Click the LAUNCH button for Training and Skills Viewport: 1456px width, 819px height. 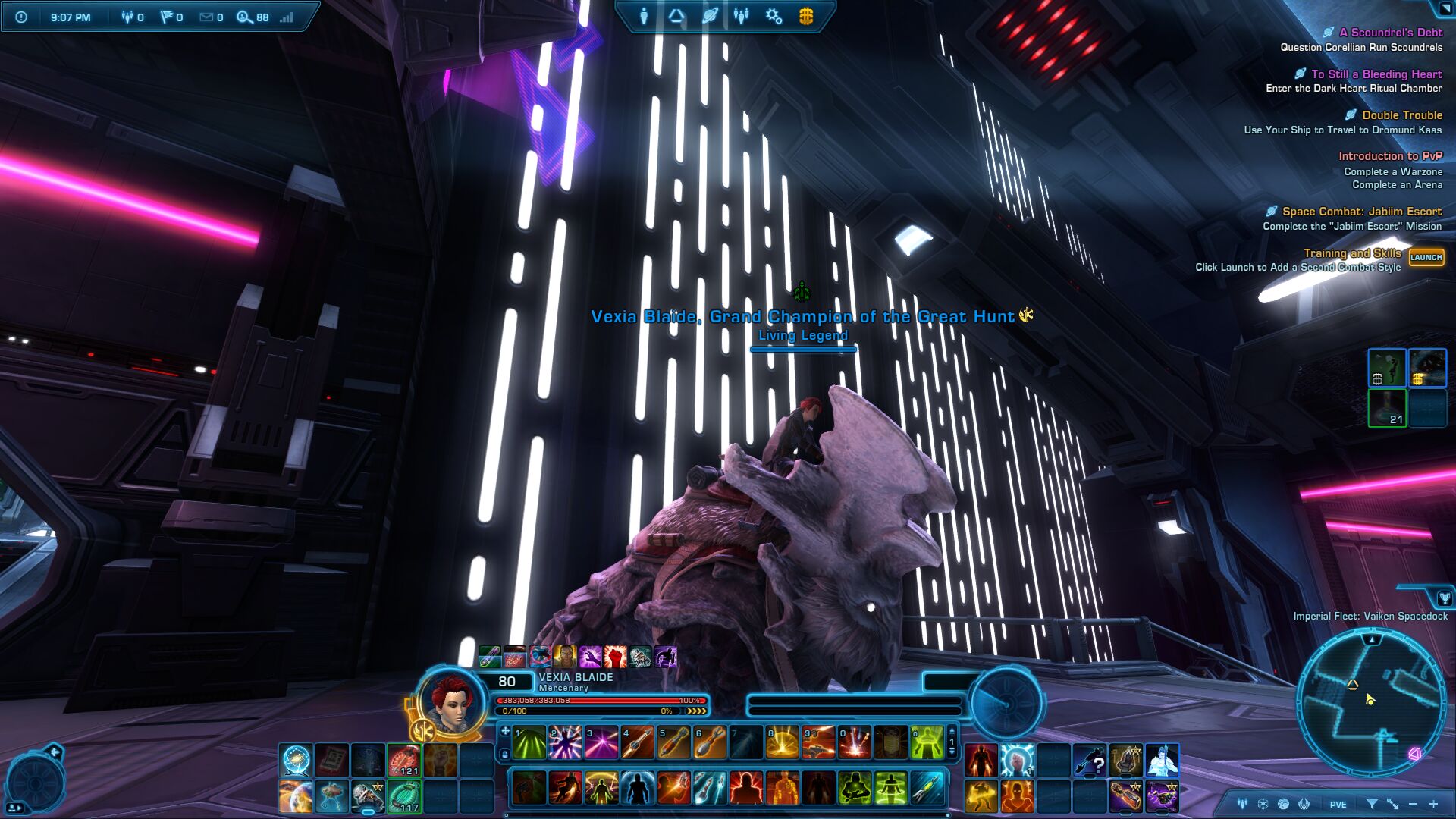click(1426, 258)
